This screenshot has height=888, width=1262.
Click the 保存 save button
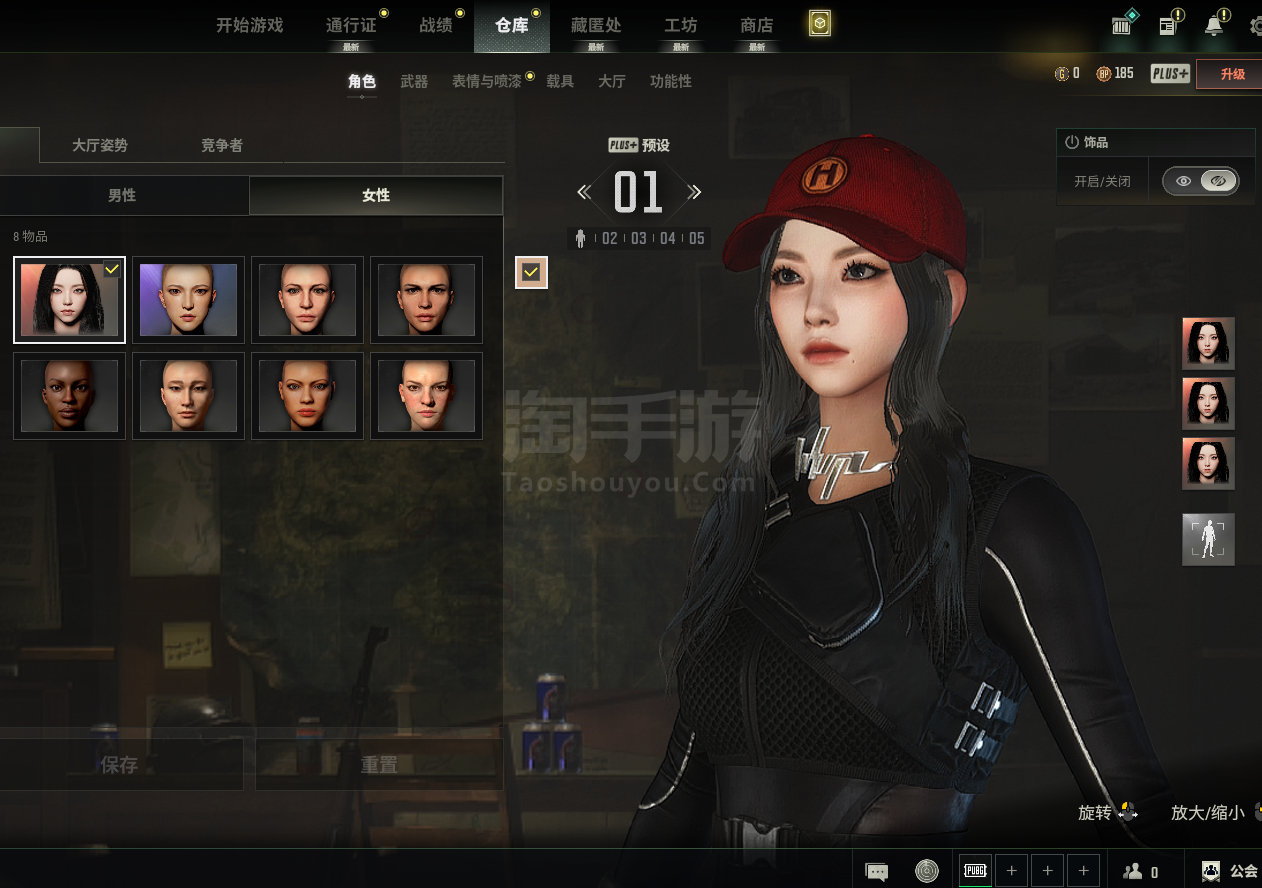tap(119, 765)
